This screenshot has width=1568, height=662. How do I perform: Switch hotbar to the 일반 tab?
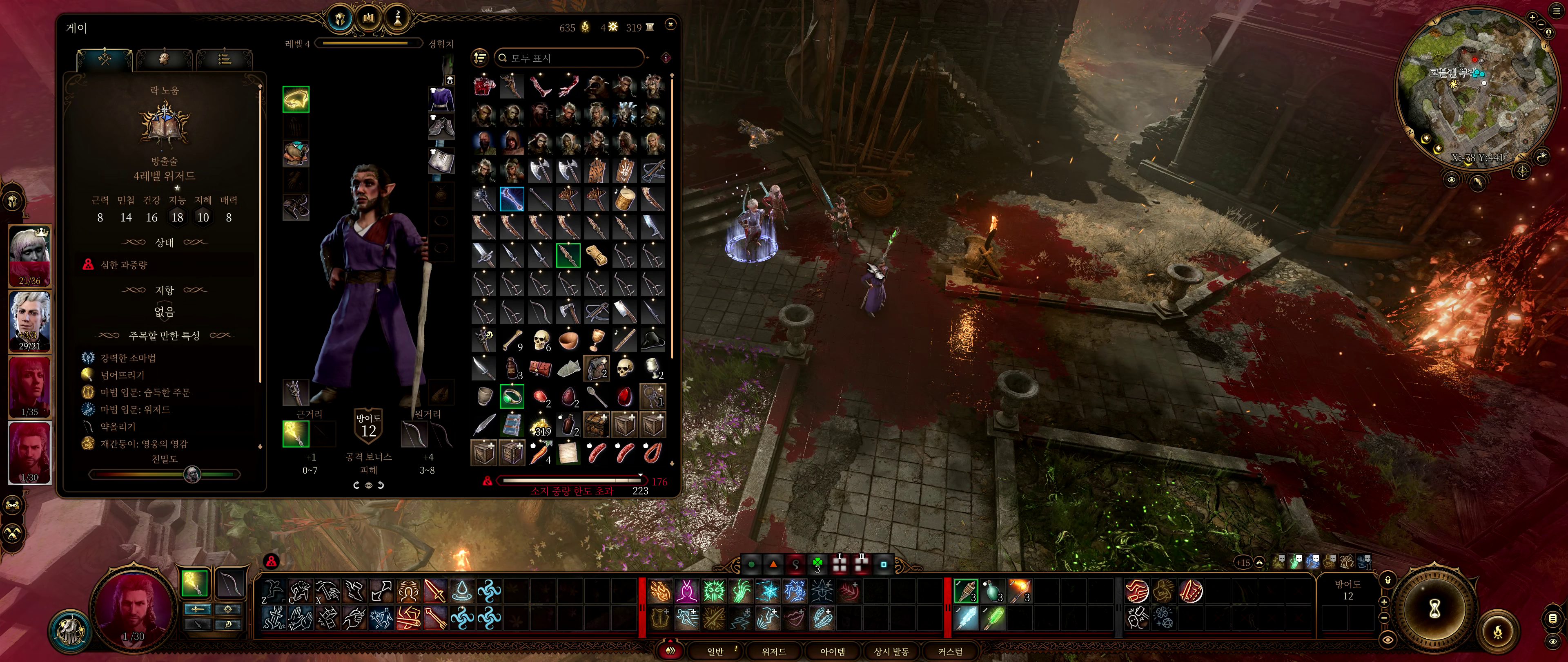pyautogui.click(x=715, y=651)
